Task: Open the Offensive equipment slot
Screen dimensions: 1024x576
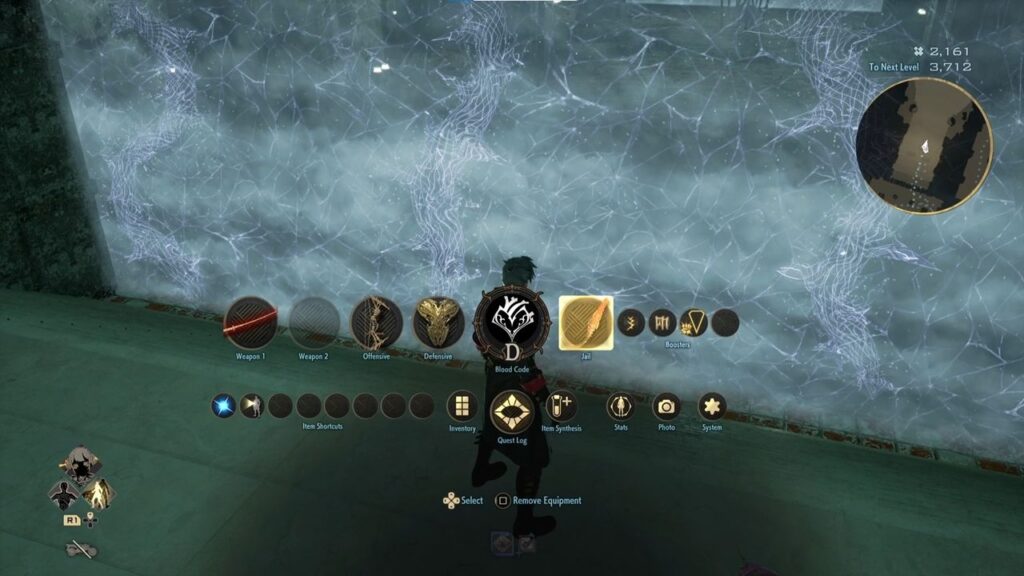Action: 377,323
